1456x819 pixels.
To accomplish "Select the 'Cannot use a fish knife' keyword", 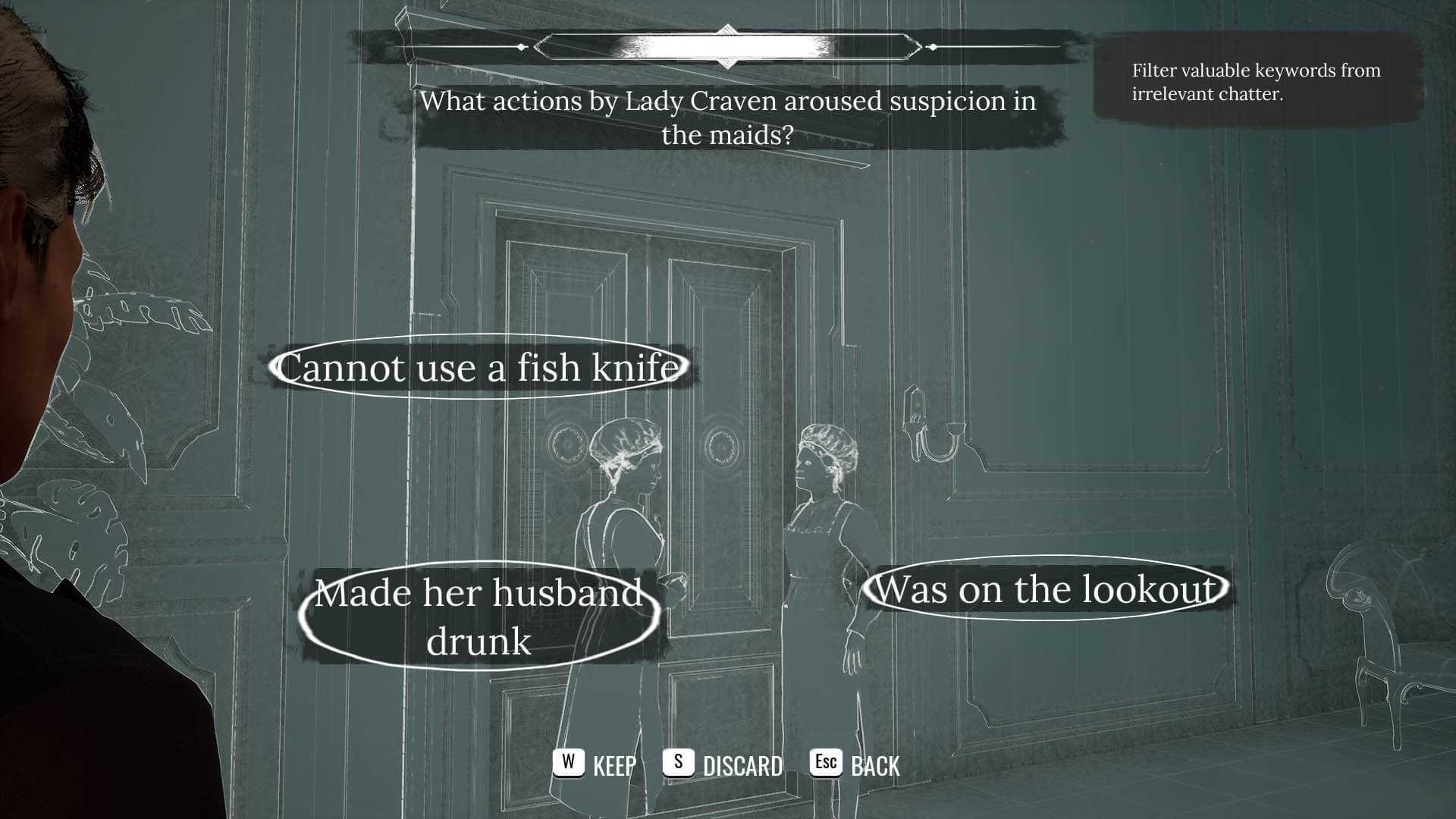I will (479, 368).
